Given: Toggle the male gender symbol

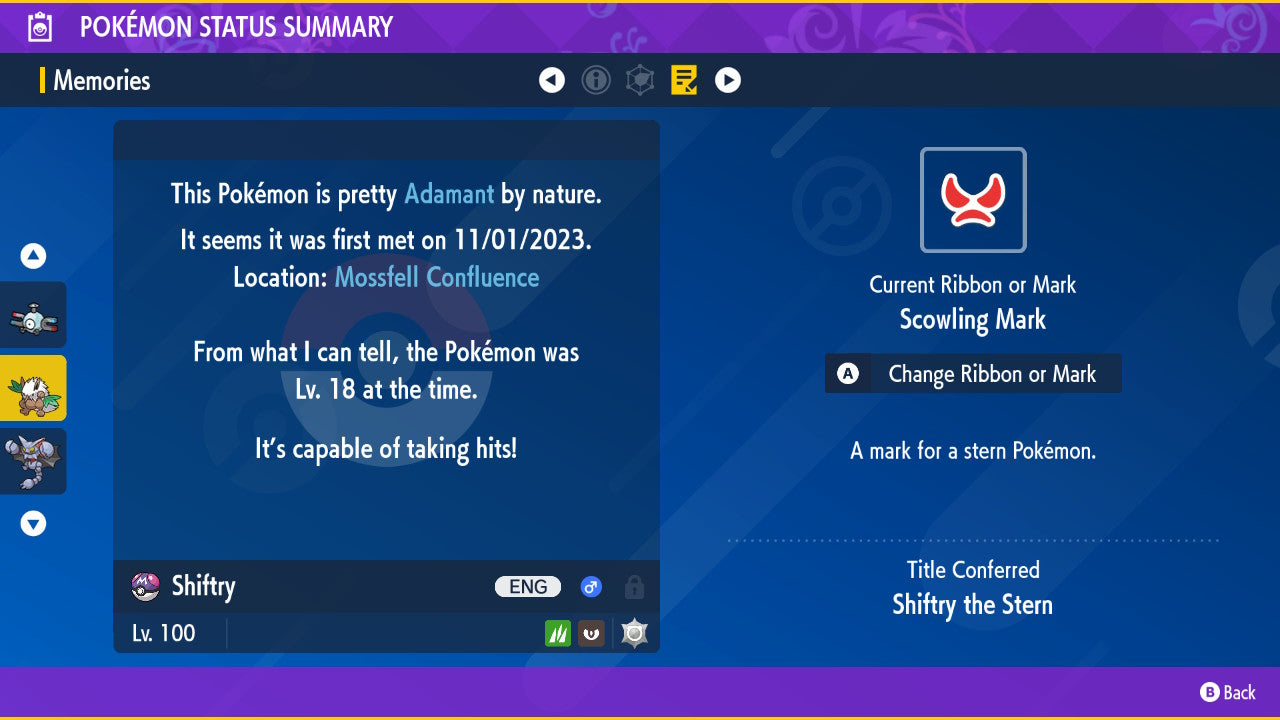Looking at the screenshot, I should click(590, 587).
